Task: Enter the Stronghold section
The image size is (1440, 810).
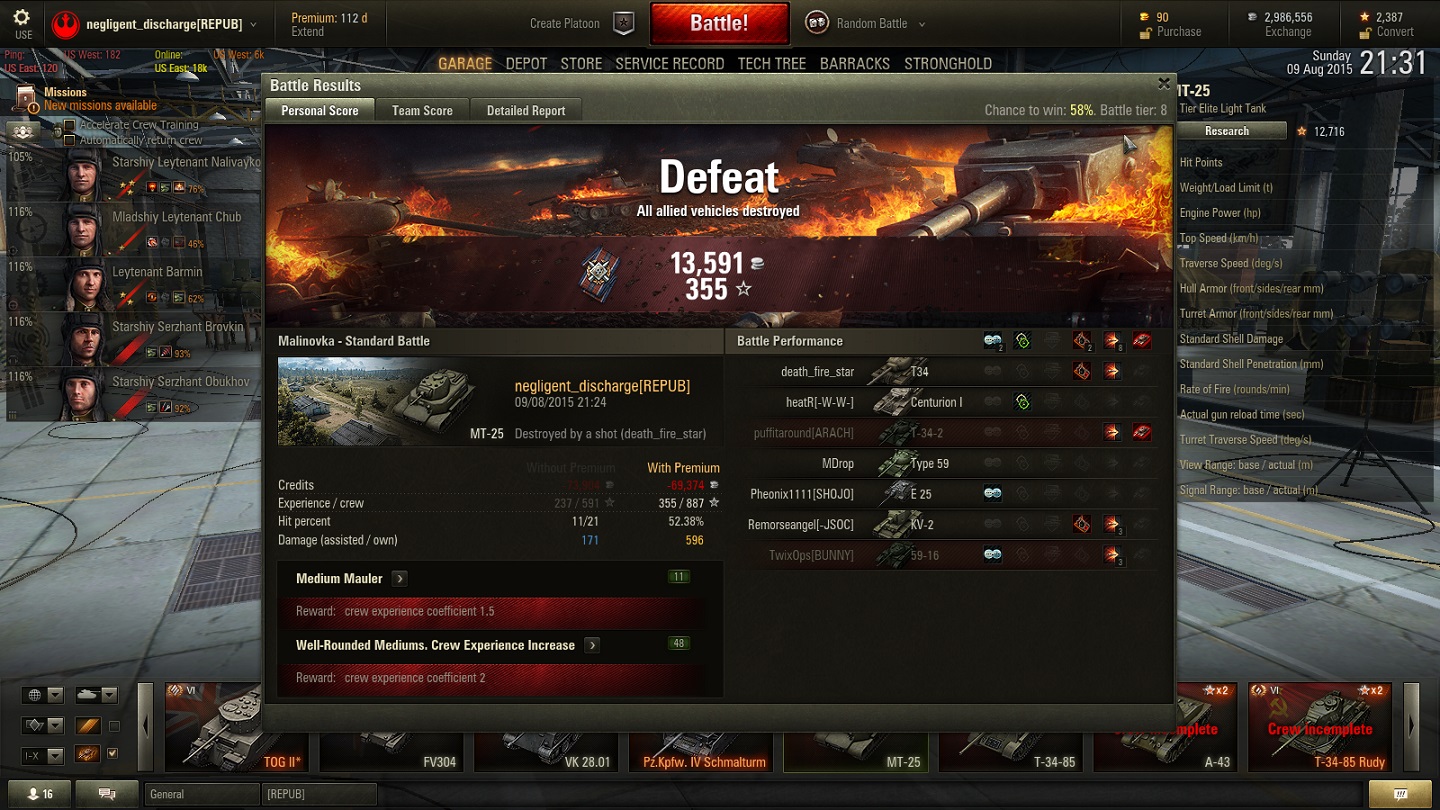Action: [x=947, y=63]
